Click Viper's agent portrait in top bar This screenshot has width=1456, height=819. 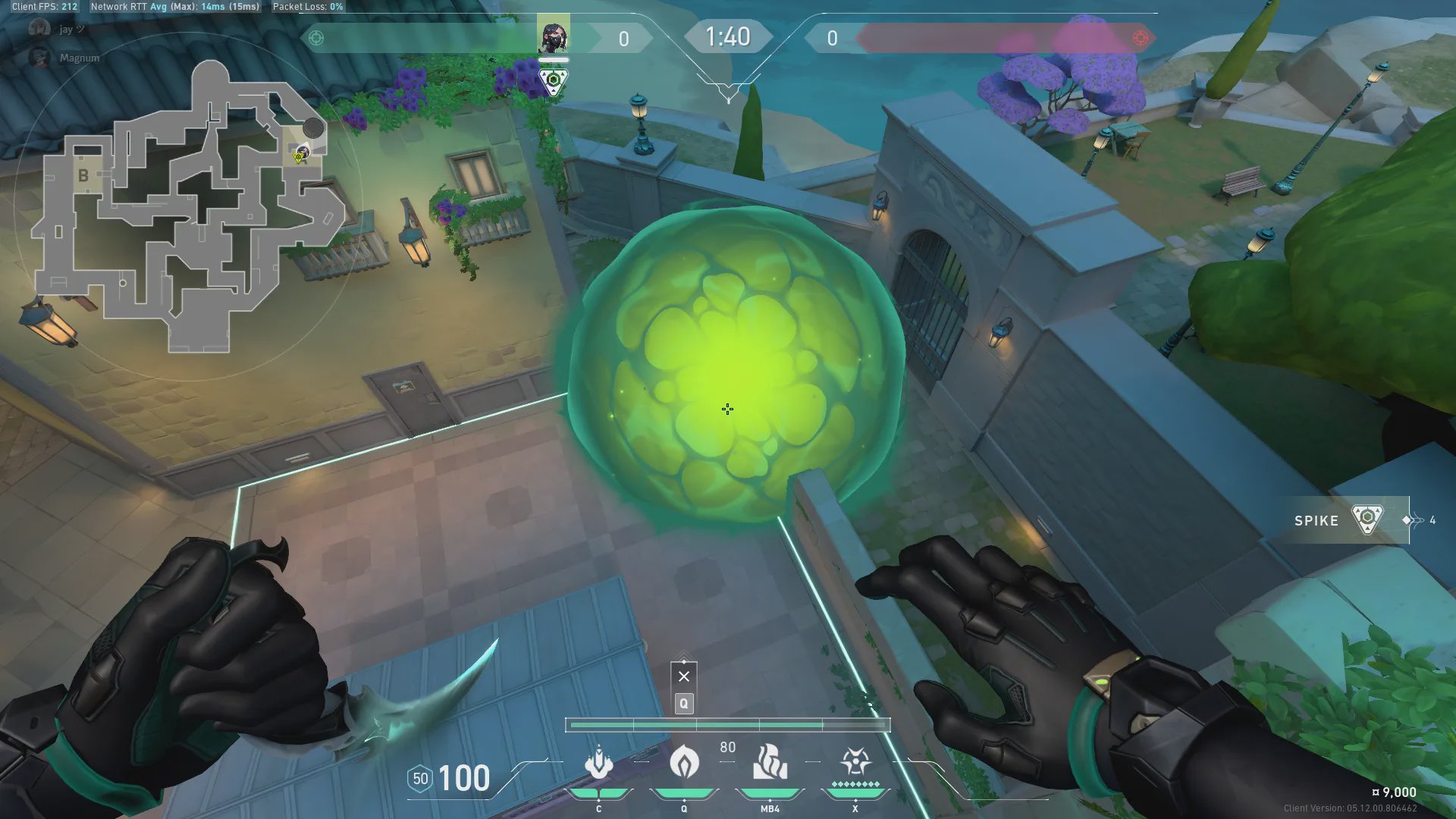click(x=553, y=35)
